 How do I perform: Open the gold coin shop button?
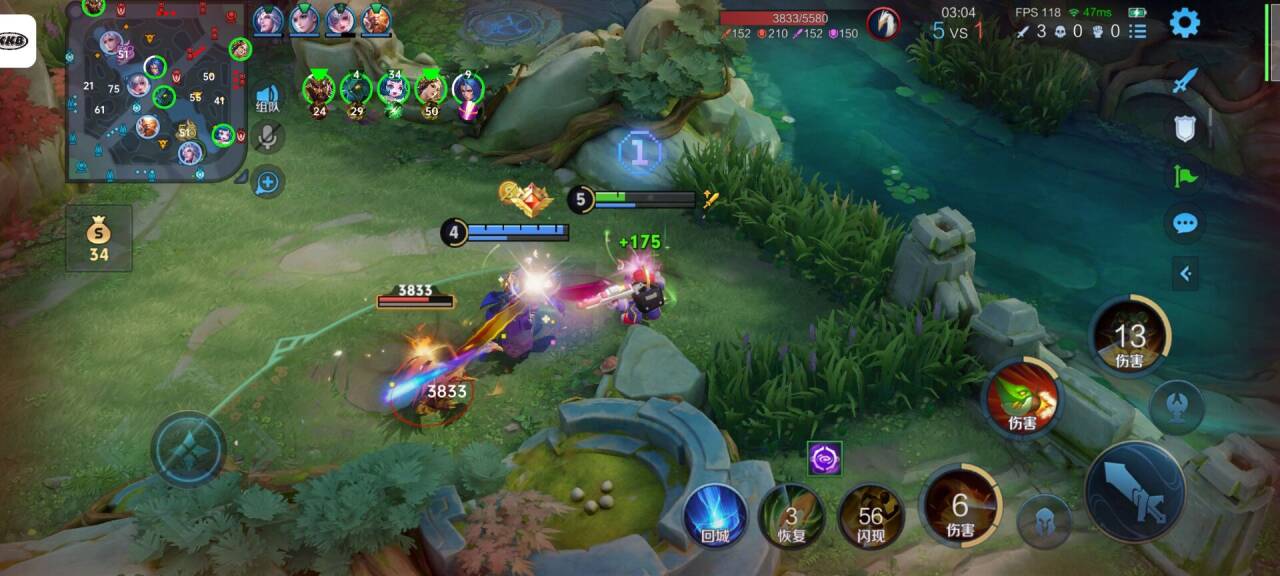[98, 239]
